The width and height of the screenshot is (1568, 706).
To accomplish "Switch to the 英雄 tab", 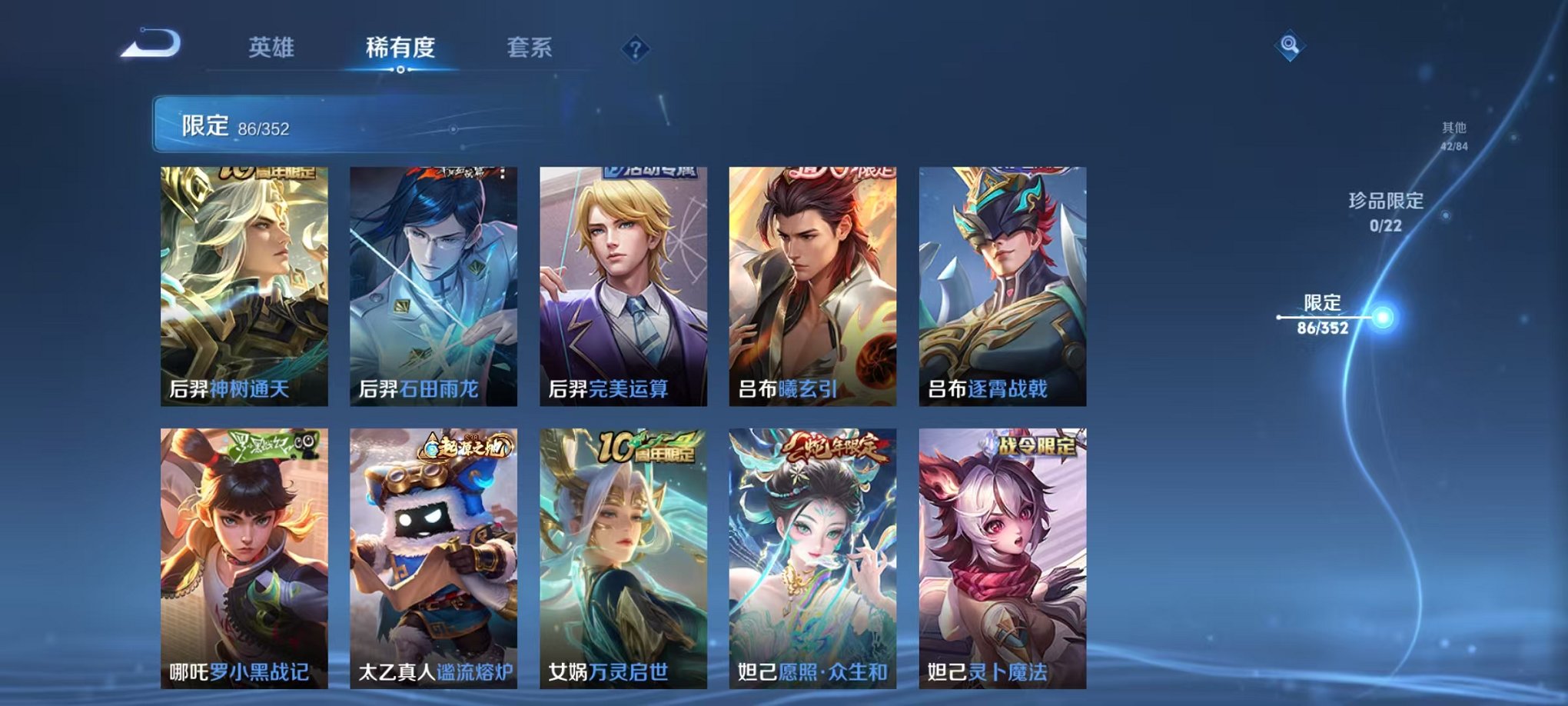I will point(273,48).
